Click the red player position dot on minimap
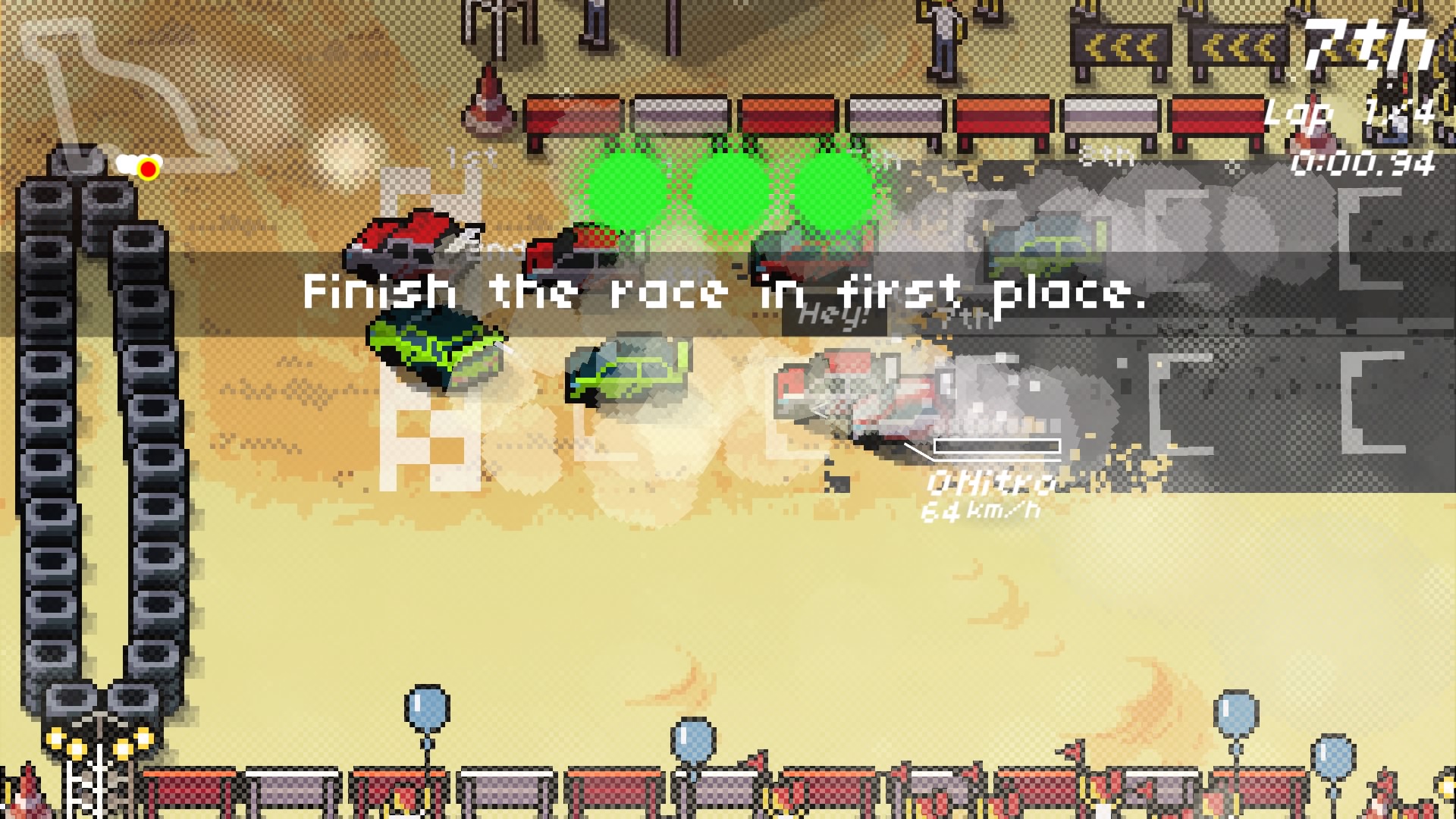The image size is (1456, 819). [146, 169]
